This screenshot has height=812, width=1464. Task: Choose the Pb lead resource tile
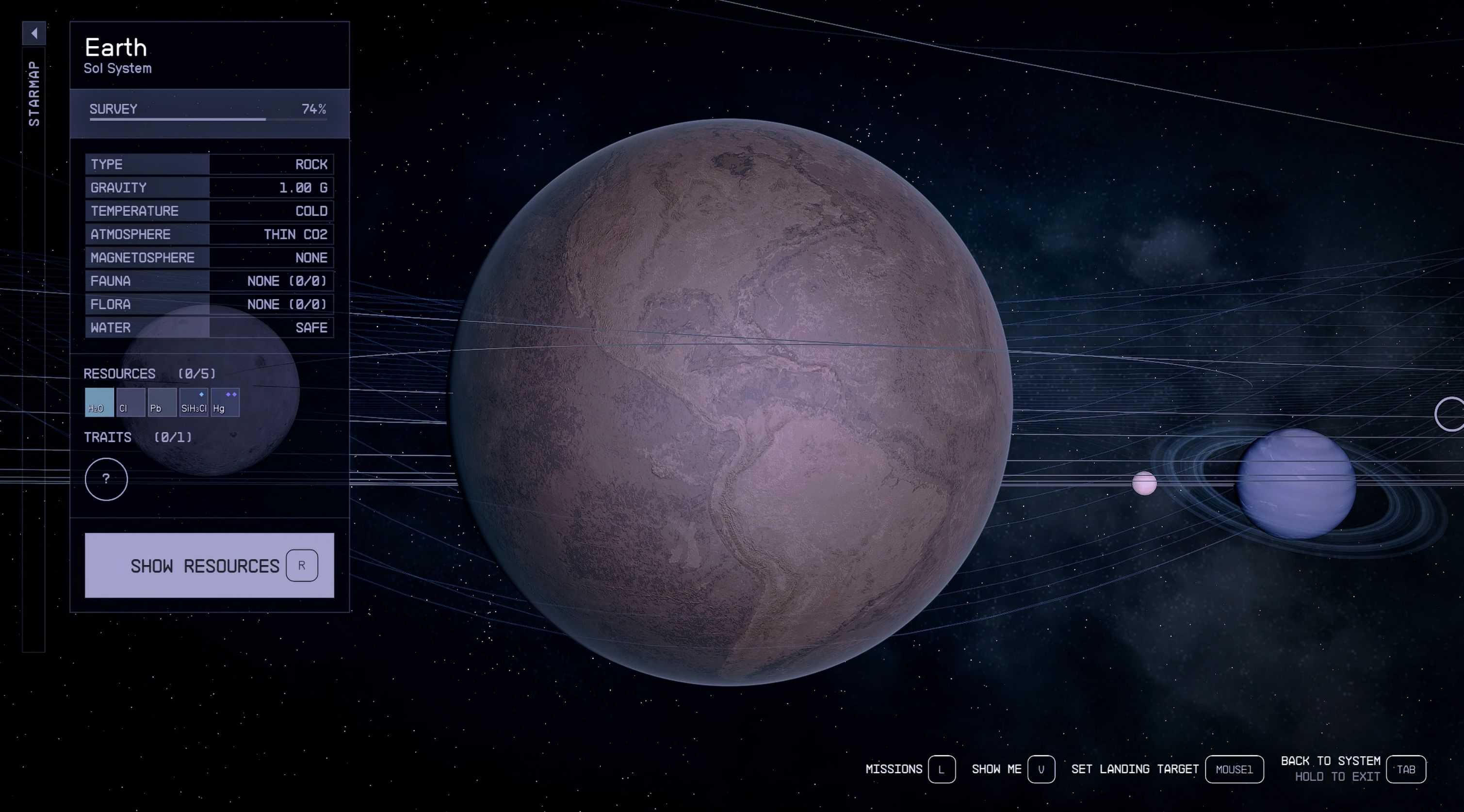(x=162, y=402)
